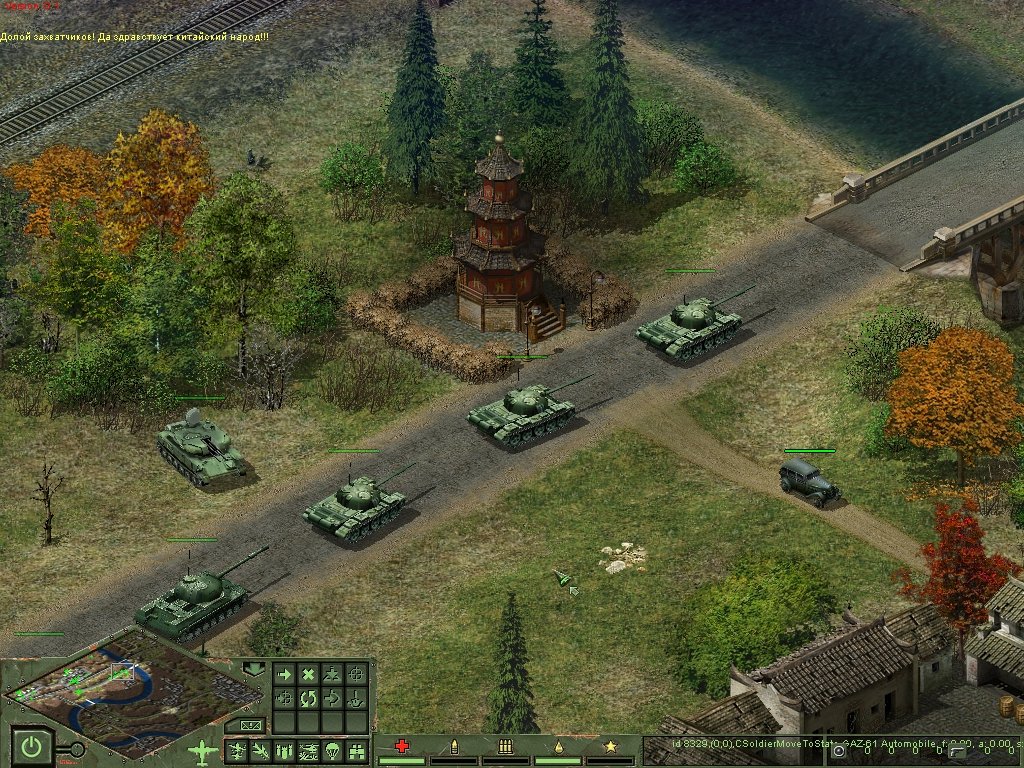Activate the stop order X button
This screenshot has width=1024, height=768.
tap(308, 675)
